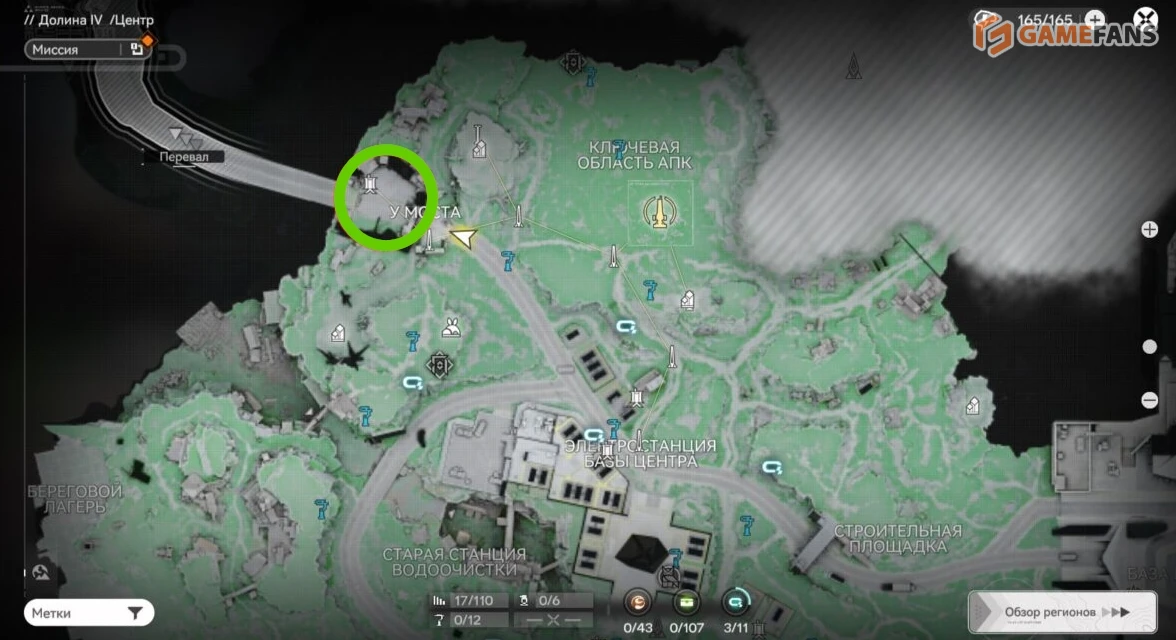Click the yellow player arrow marker
Screen dimensions: 1176x640
click(462, 237)
